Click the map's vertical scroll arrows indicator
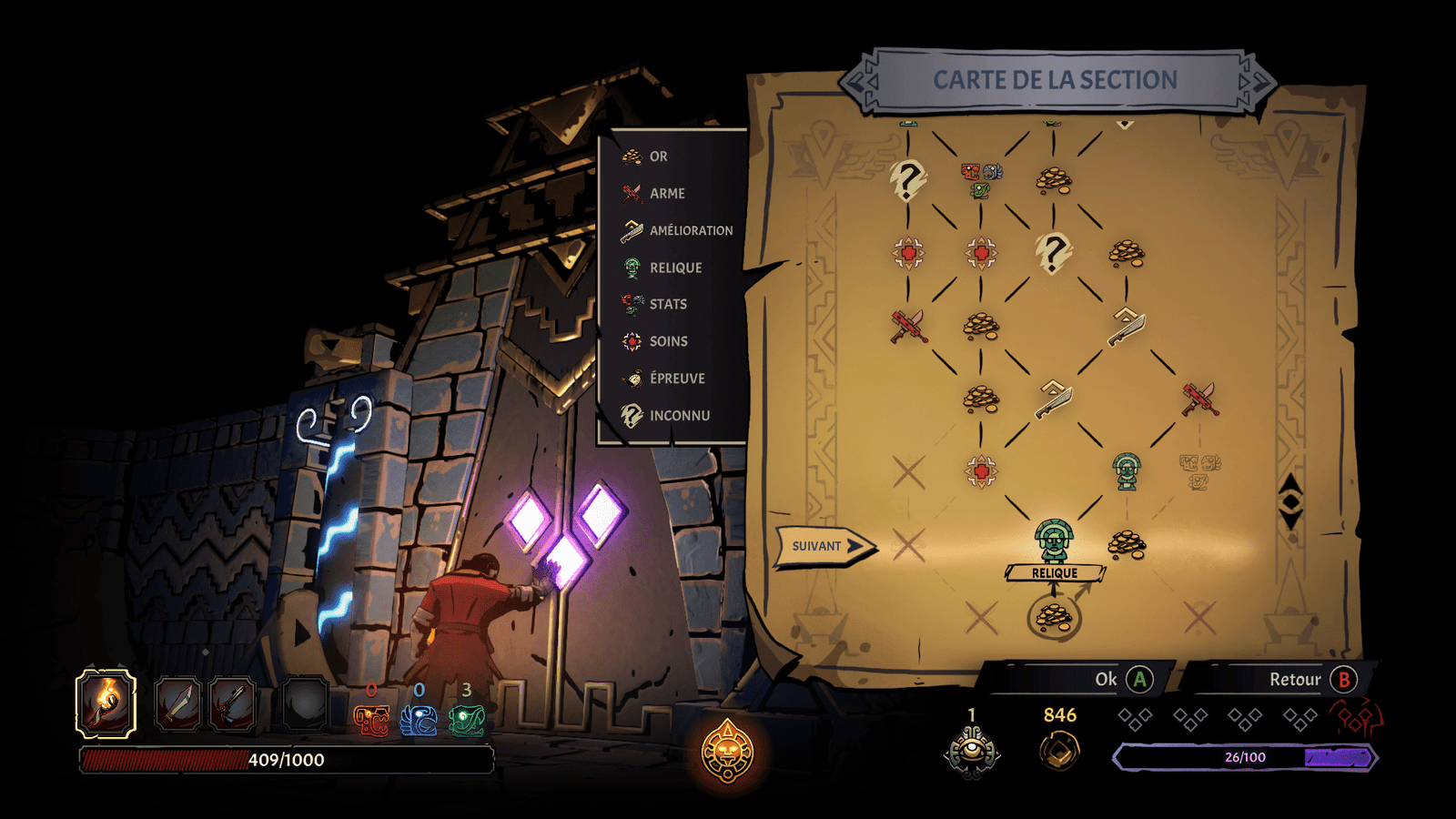1456x819 pixels. (1290, 501)
